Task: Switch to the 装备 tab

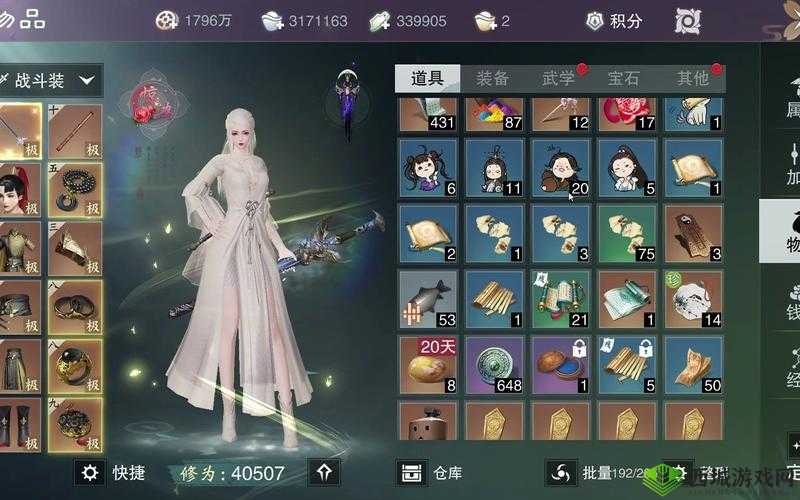Action: 493,78
